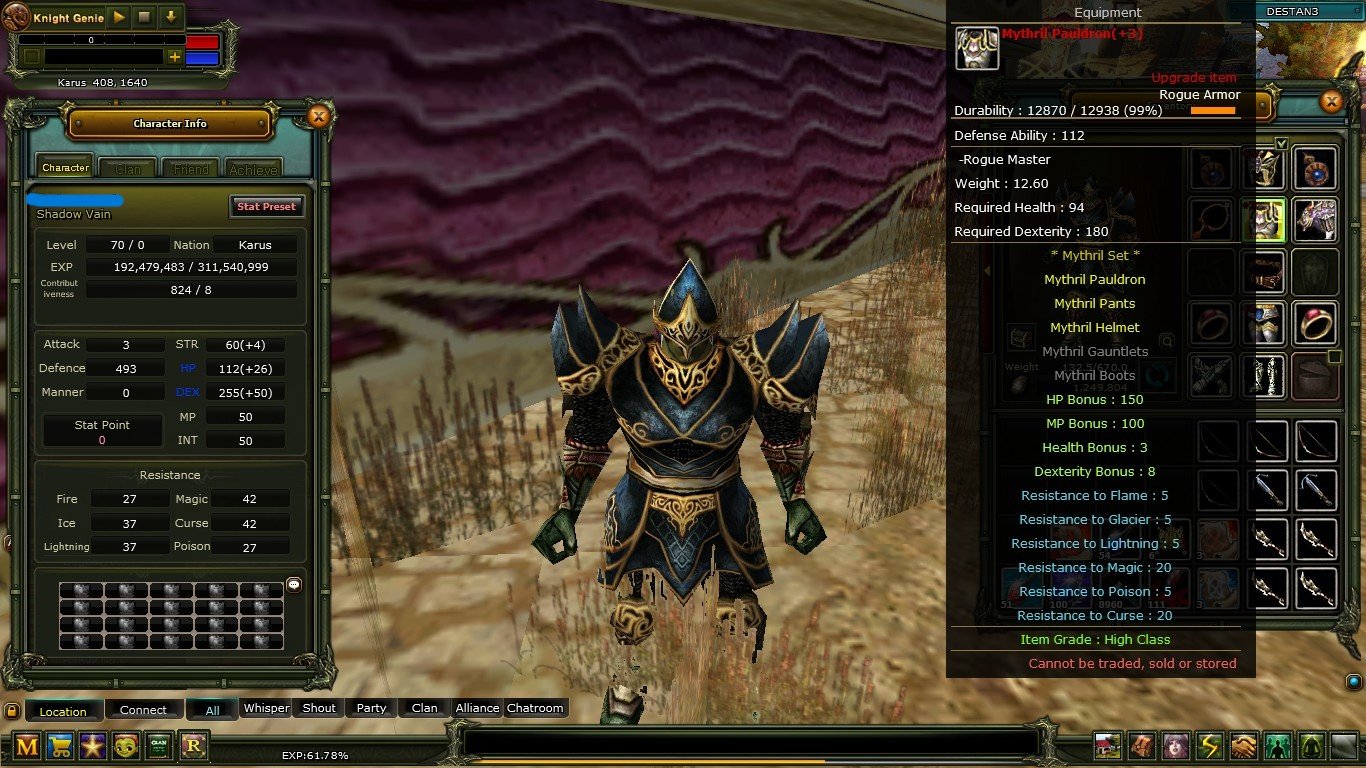Screen dimensions: 1366x768
Task: Open the shopping cart store icon
Action: coord(60,745)
